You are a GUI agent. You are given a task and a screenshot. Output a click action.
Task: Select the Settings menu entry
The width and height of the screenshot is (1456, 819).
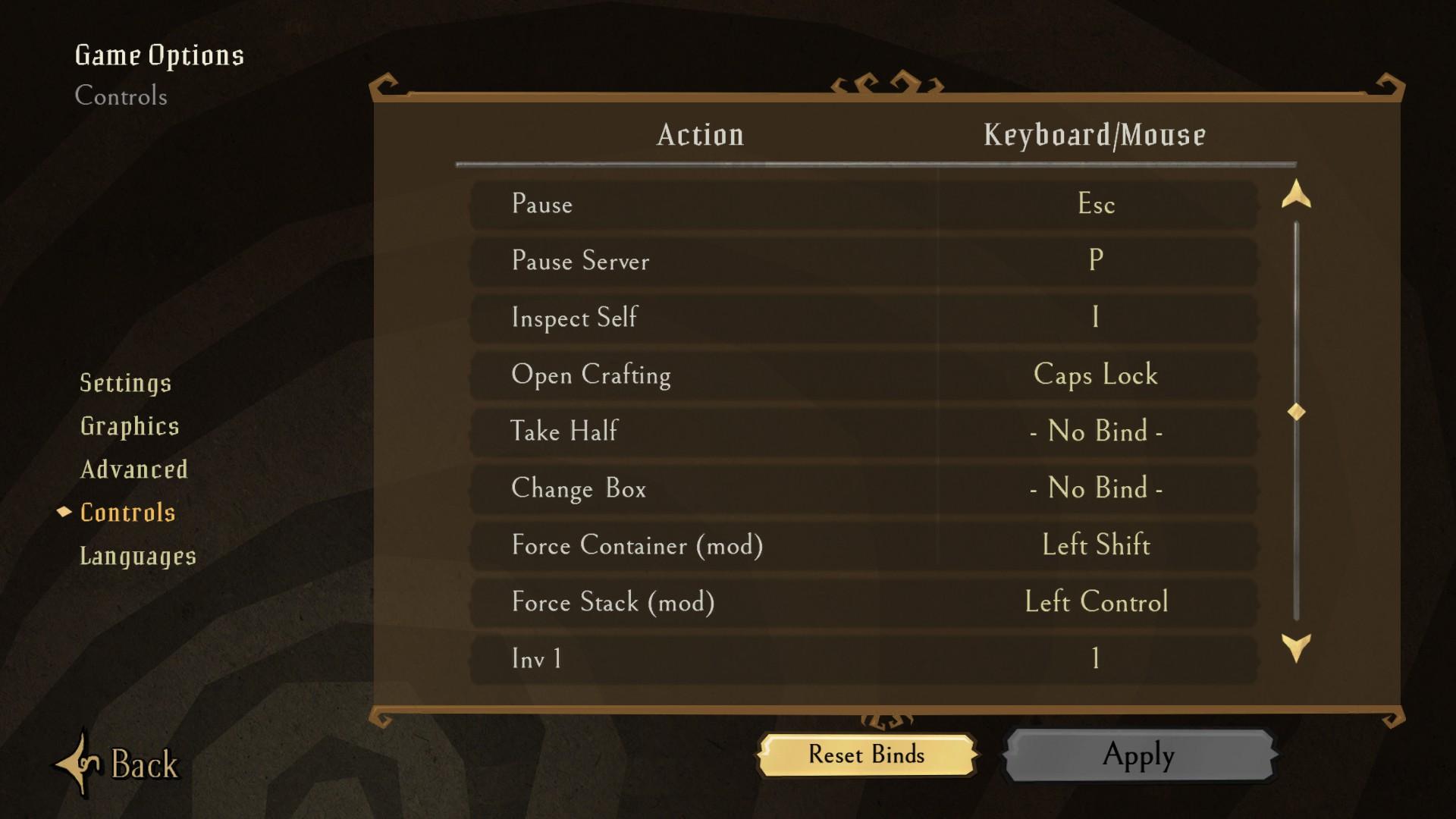[x=126, y=383]
